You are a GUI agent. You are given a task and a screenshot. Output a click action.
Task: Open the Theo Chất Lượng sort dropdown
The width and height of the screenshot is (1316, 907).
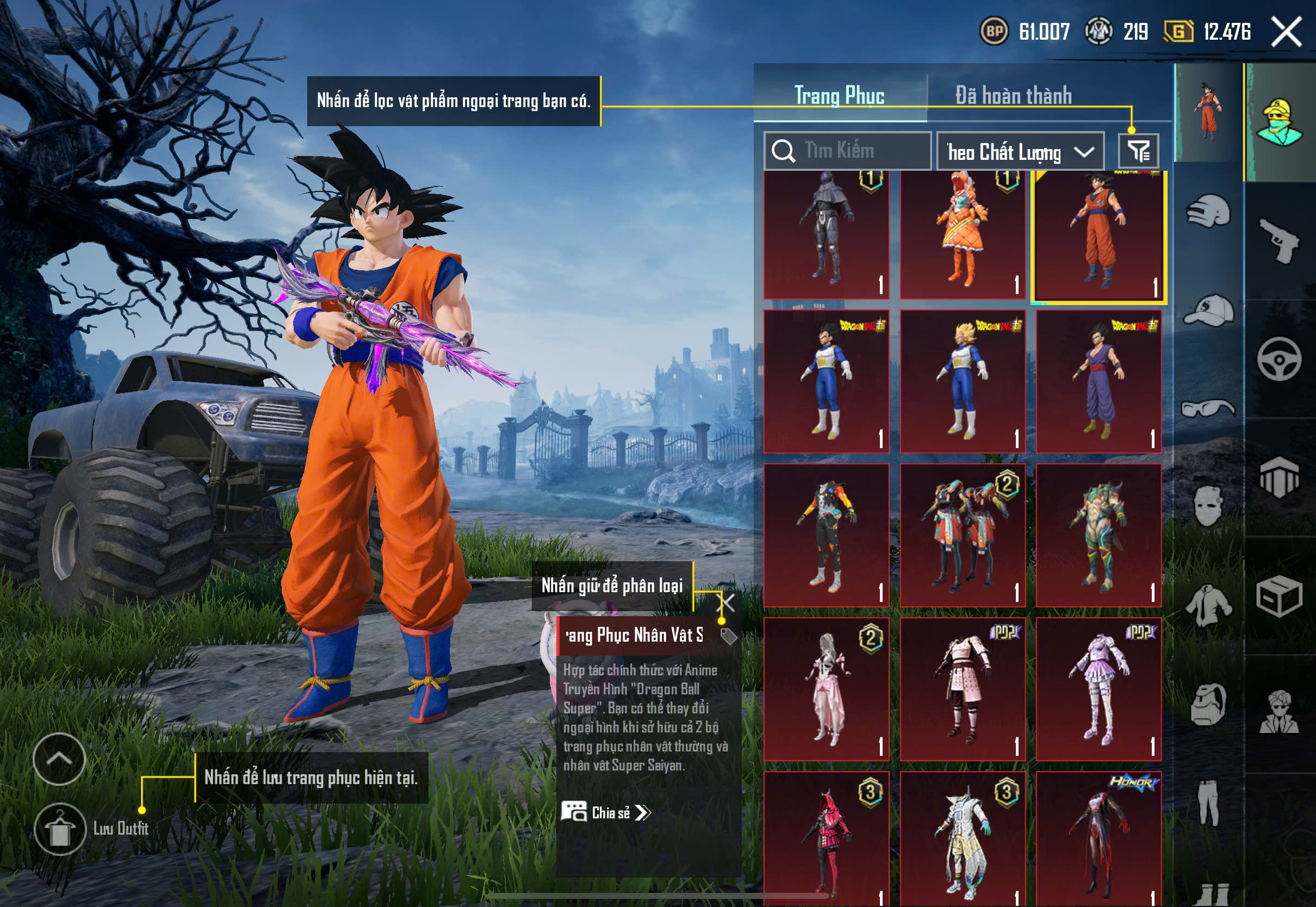[x=1020, y=152]
